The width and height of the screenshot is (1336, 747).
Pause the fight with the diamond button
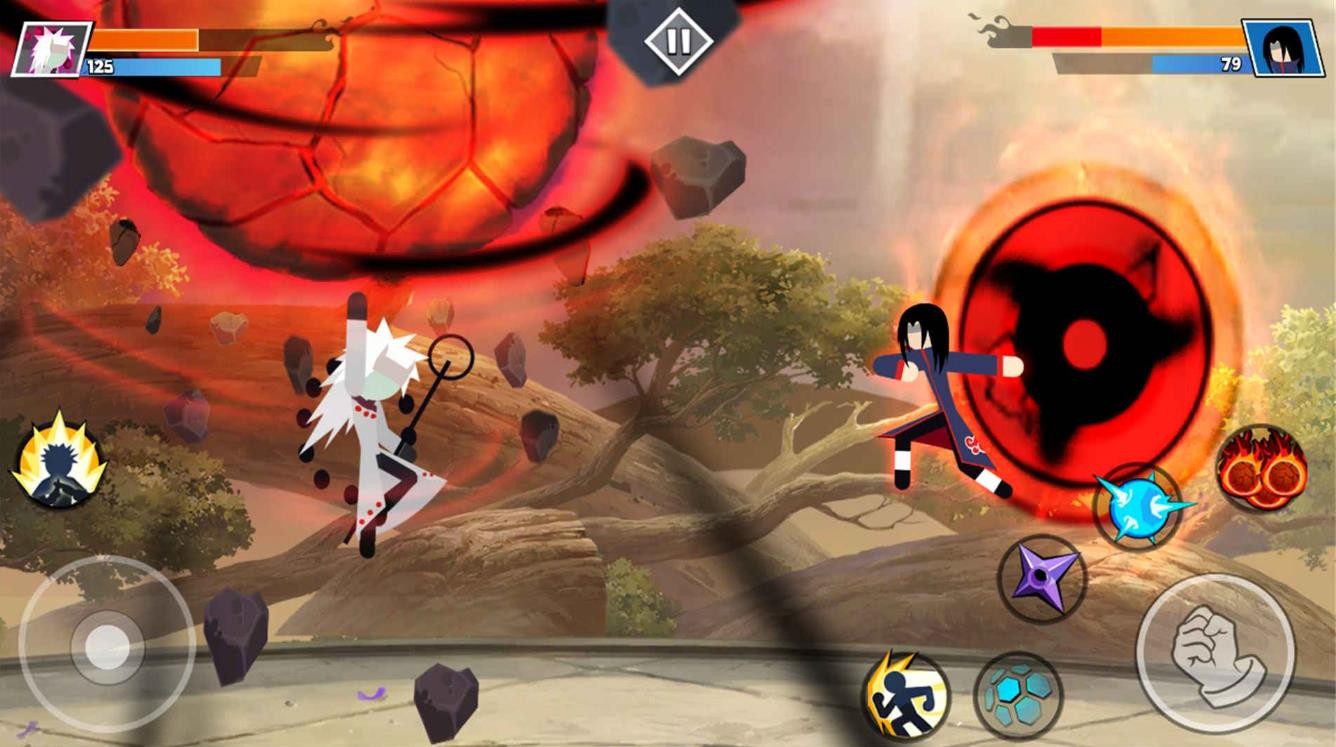(678, 41)
